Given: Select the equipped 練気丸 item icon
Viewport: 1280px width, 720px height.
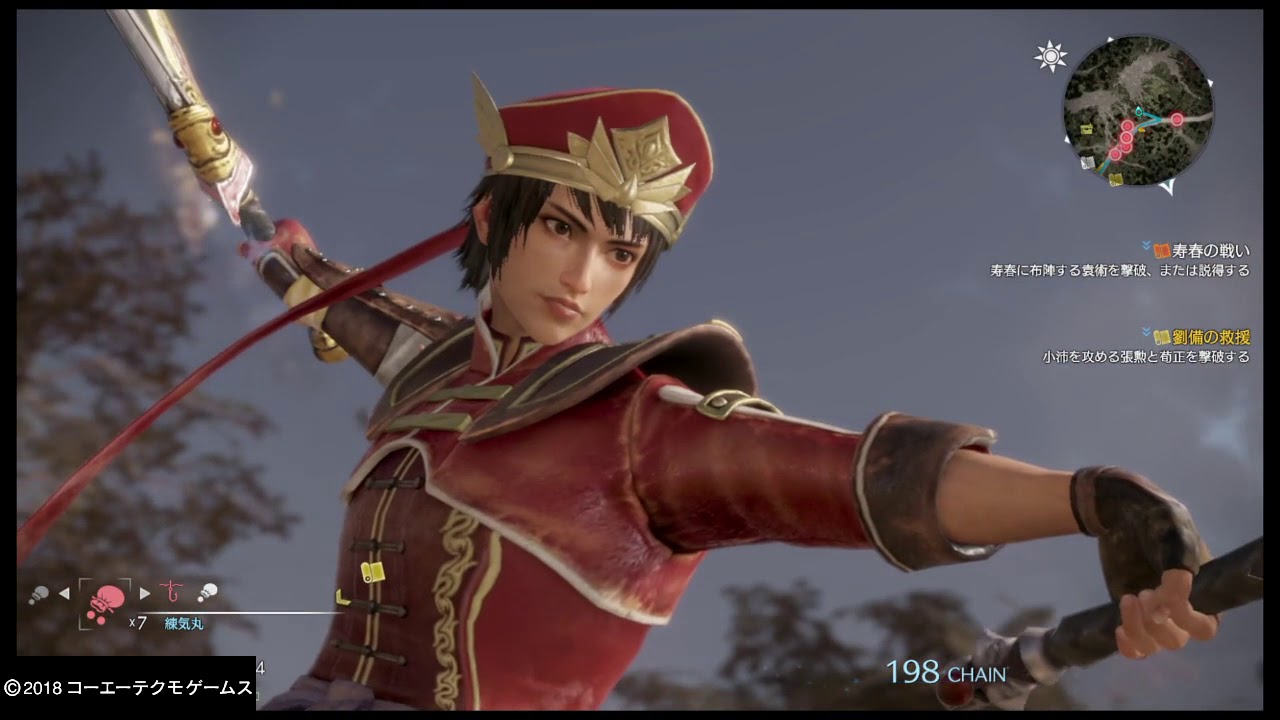Looking at the screenshot, I should [105, 598].
